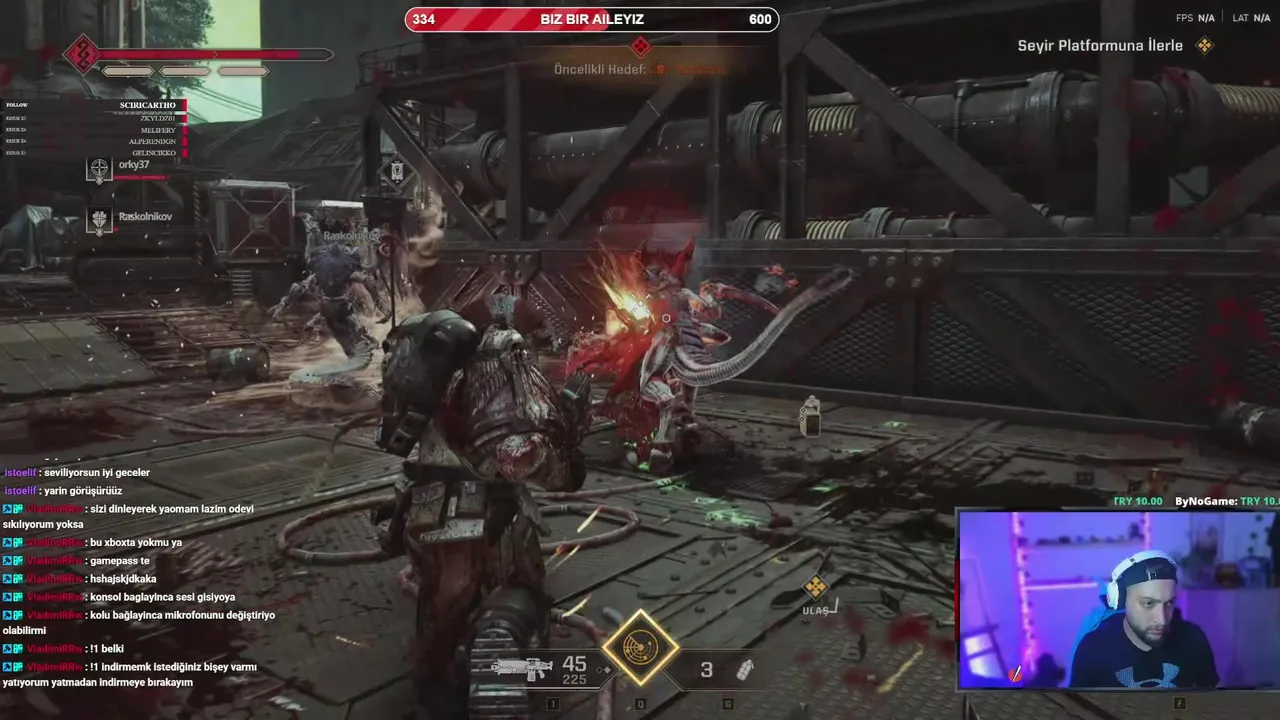Click the red player class emblem

(x=81, y=54)
